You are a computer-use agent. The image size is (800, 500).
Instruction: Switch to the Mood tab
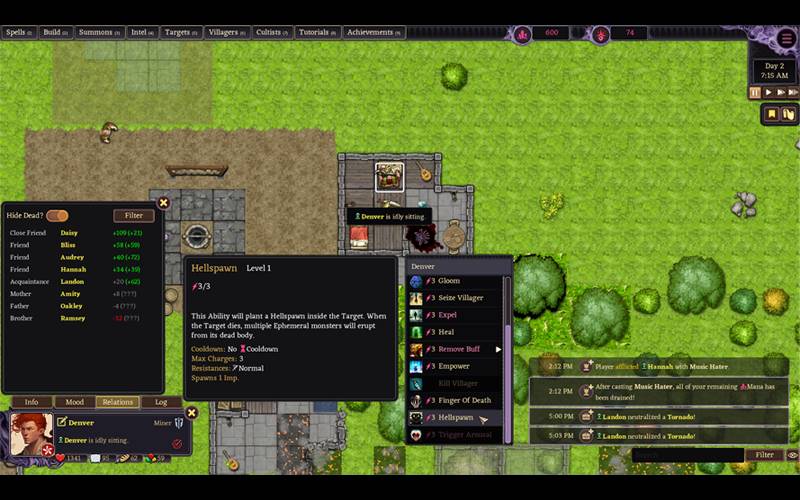click(74, 402)
